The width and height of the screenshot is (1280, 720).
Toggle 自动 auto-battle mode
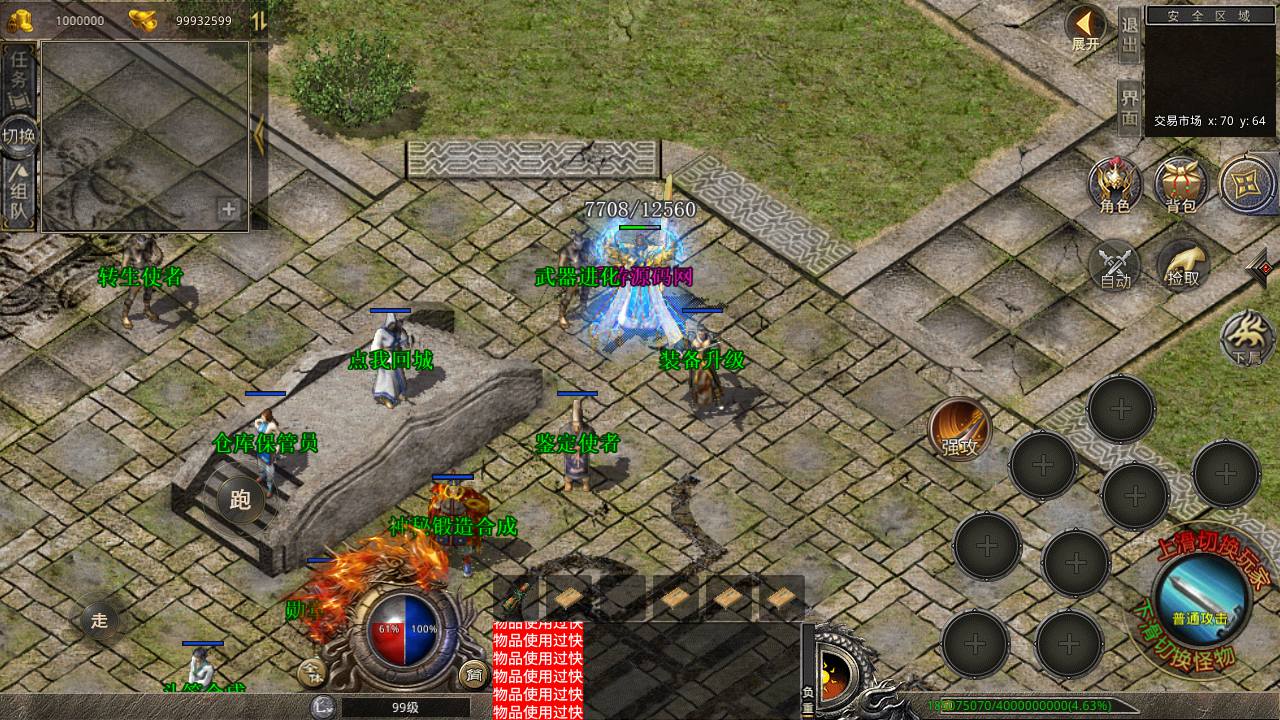1115,265
